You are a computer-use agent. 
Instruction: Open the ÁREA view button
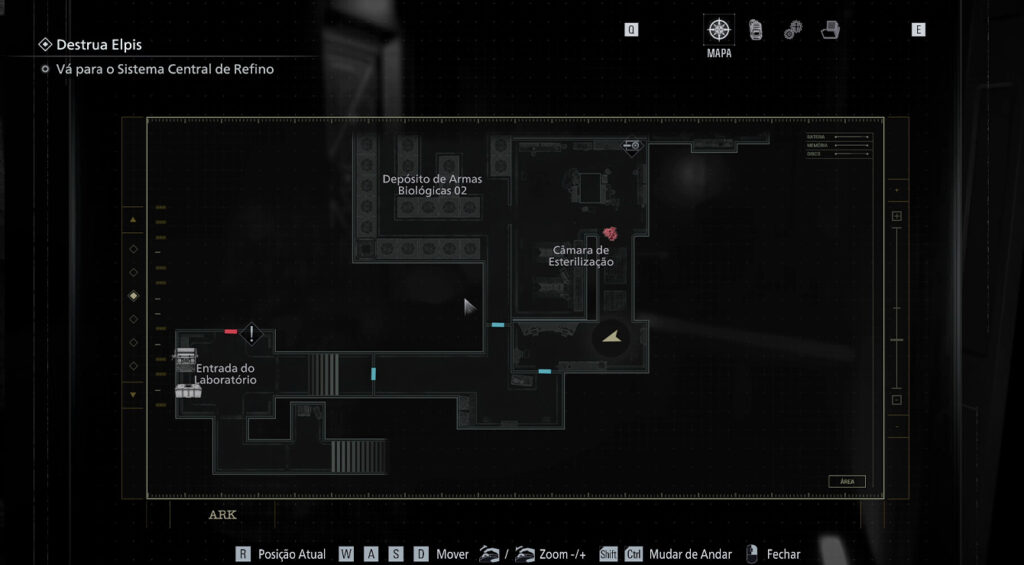[846, 481]
